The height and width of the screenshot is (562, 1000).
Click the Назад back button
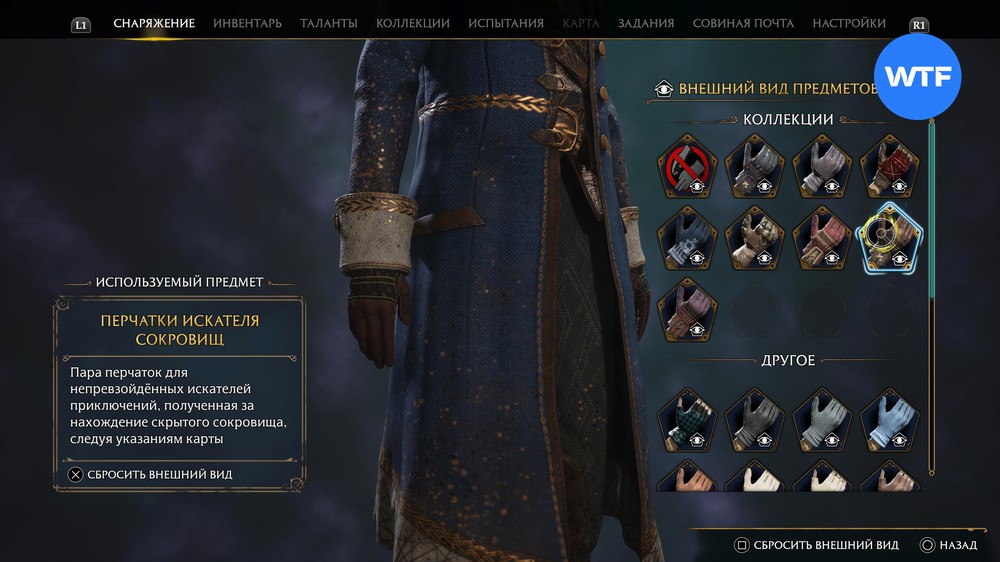pyautogui.click(x=948, y=545)
